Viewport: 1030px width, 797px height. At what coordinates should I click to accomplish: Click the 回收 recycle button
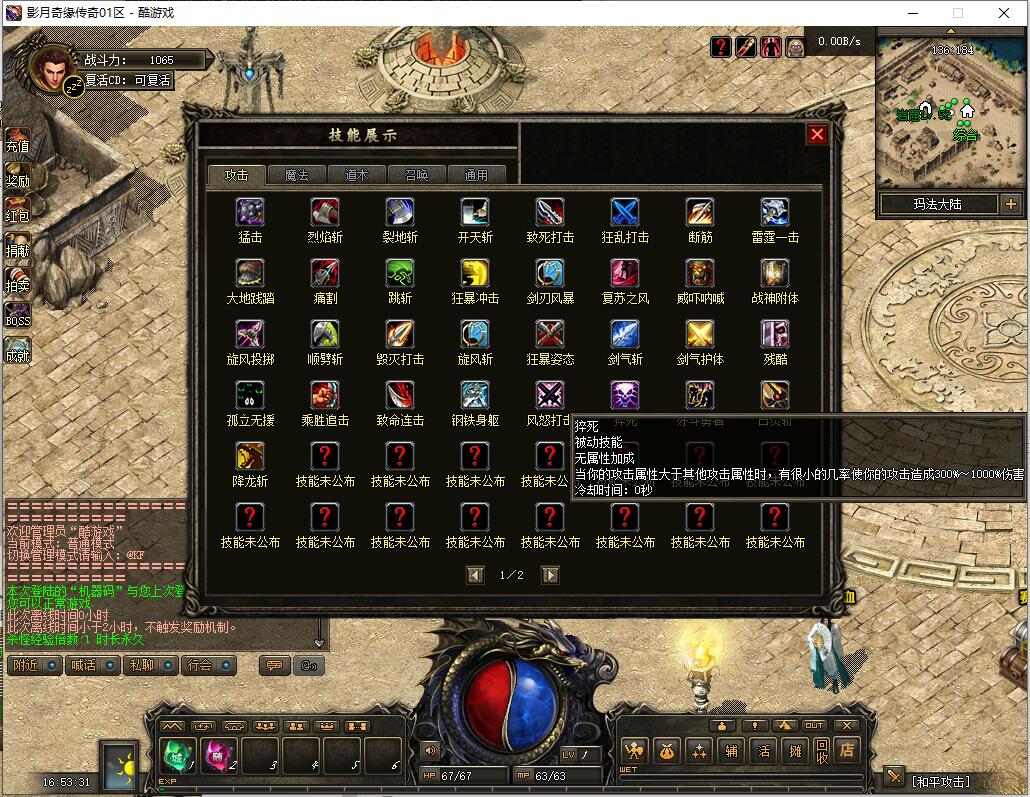tap(821, 750)
